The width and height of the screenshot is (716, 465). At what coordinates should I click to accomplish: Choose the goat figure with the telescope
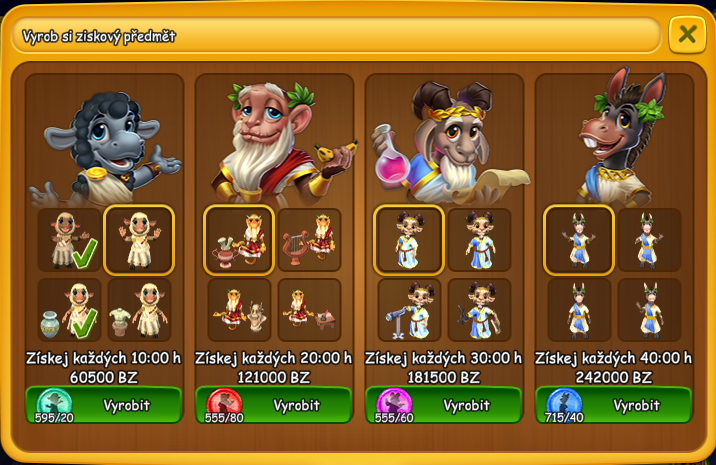click(x=409, y=310)
